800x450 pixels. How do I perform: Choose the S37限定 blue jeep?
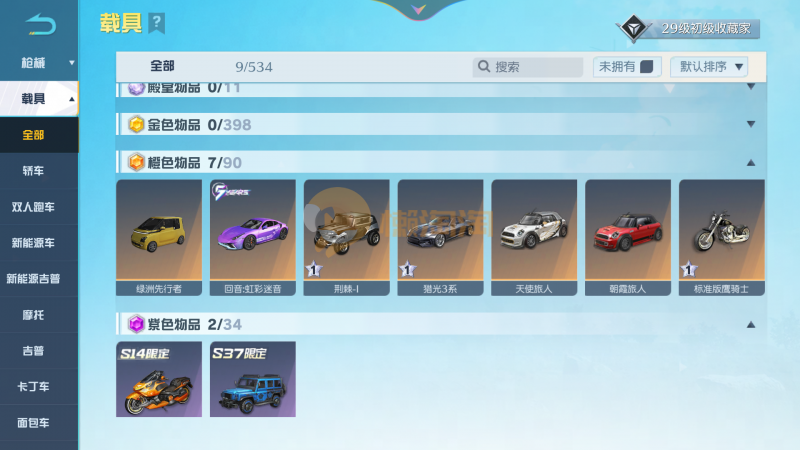[253, 379]
